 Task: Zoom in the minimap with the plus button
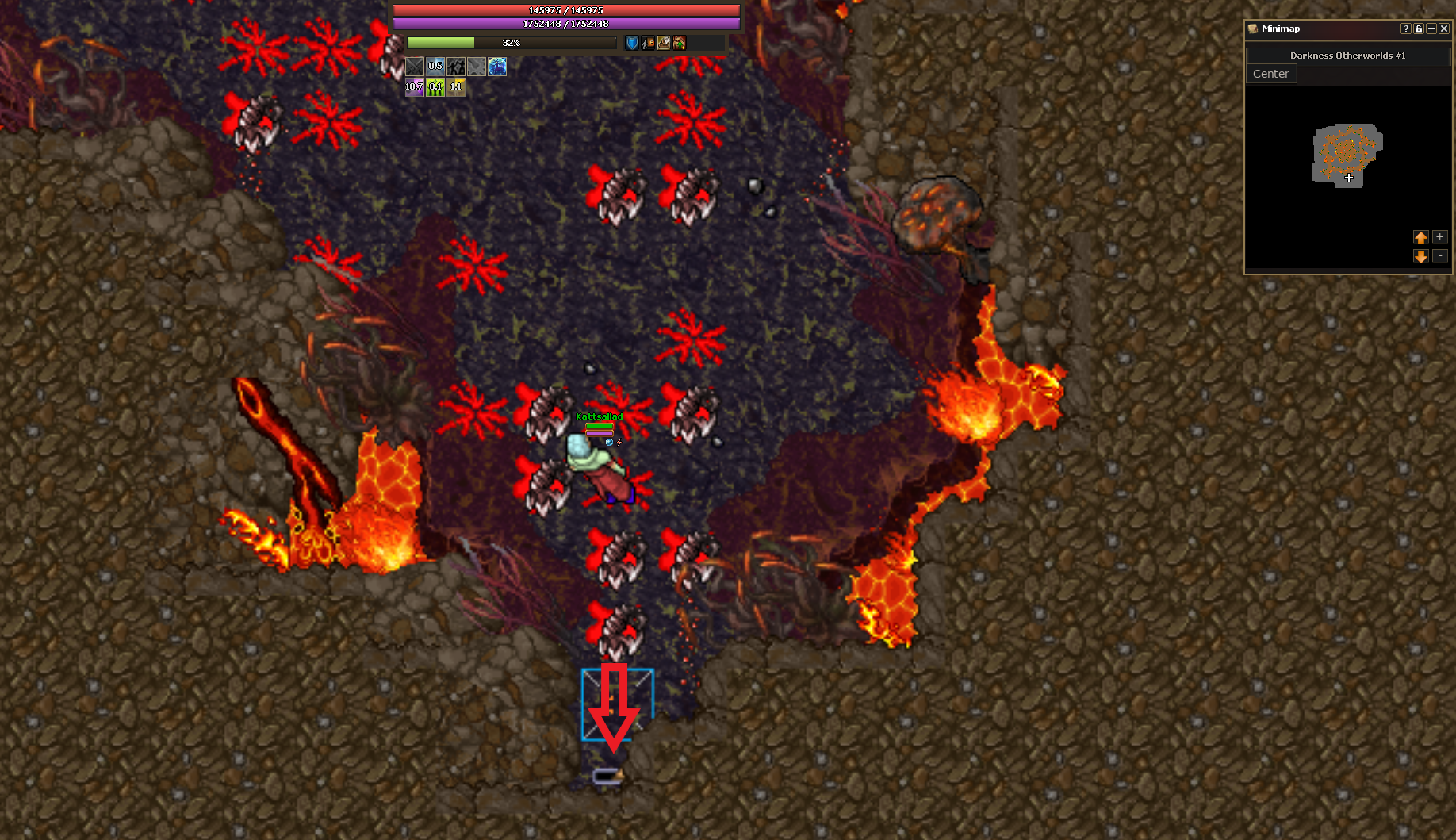point(1440,237)
